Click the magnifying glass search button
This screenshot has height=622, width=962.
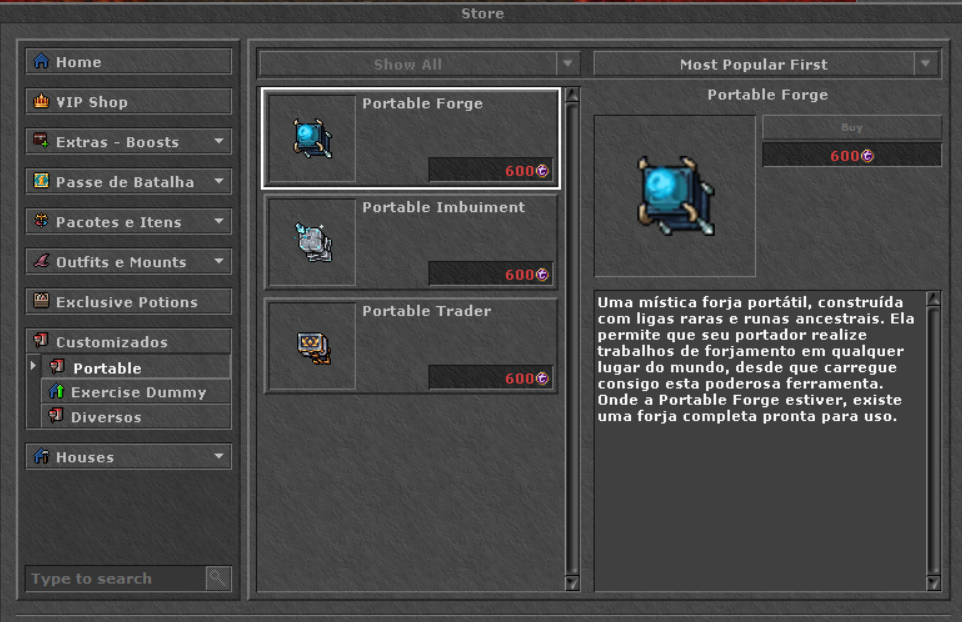point(218,578)
